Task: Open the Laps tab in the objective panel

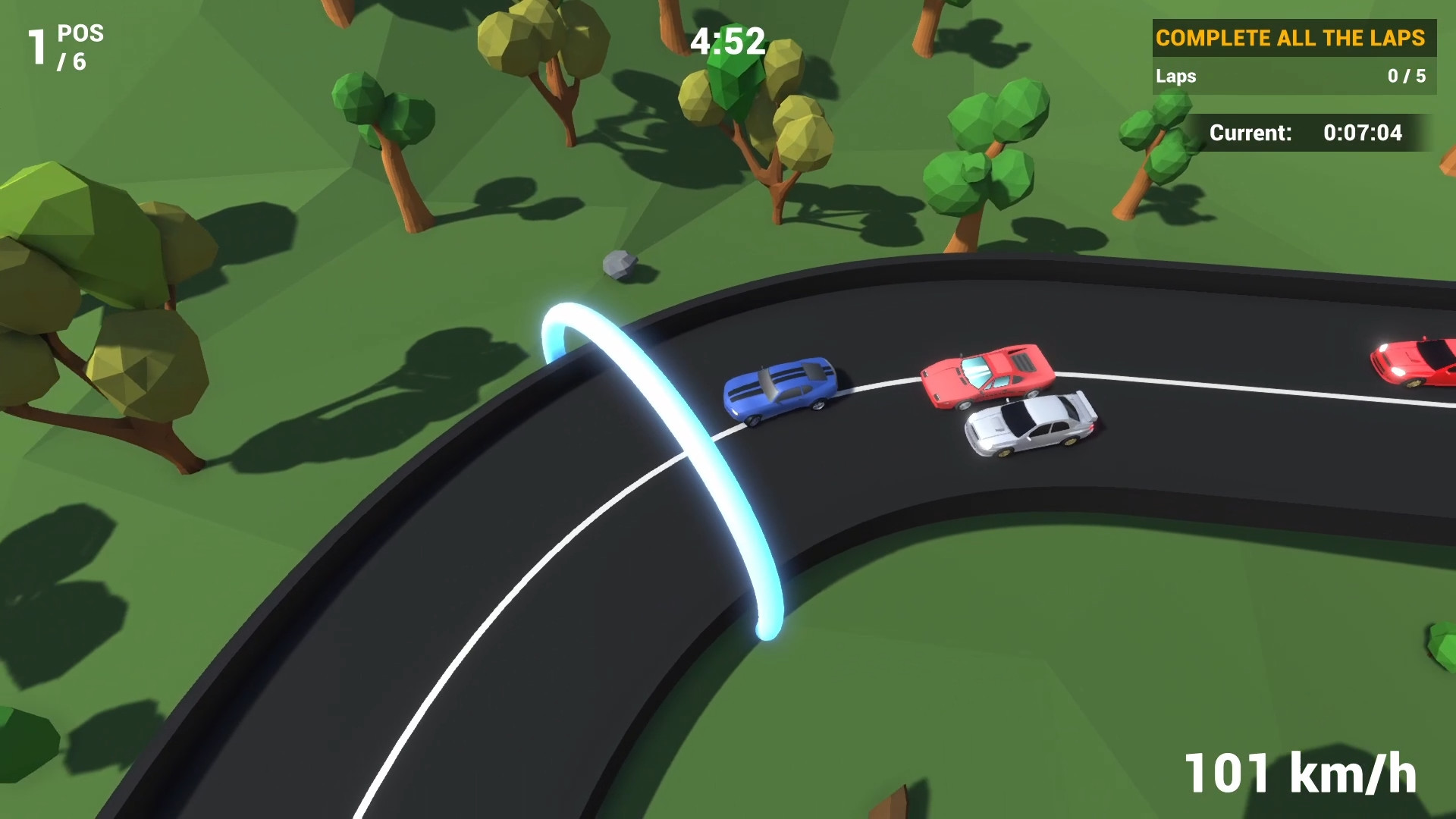Action: pyautogui.click(x=1176, y=77)
